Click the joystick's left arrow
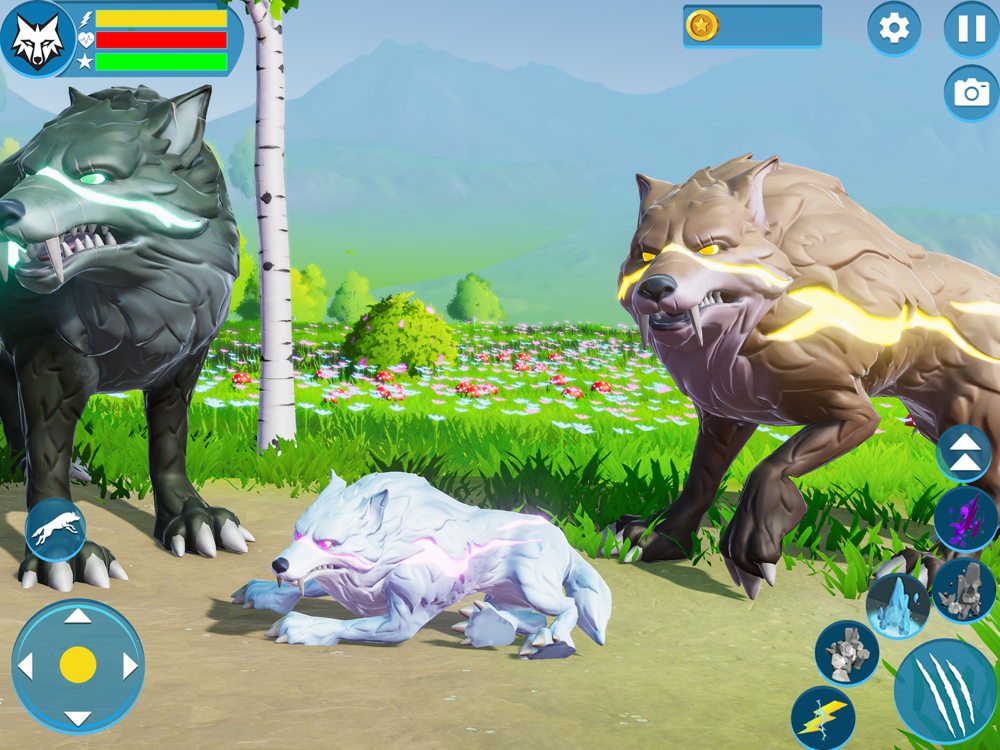This screenshot has height=750, width=1000. [26, 666]
